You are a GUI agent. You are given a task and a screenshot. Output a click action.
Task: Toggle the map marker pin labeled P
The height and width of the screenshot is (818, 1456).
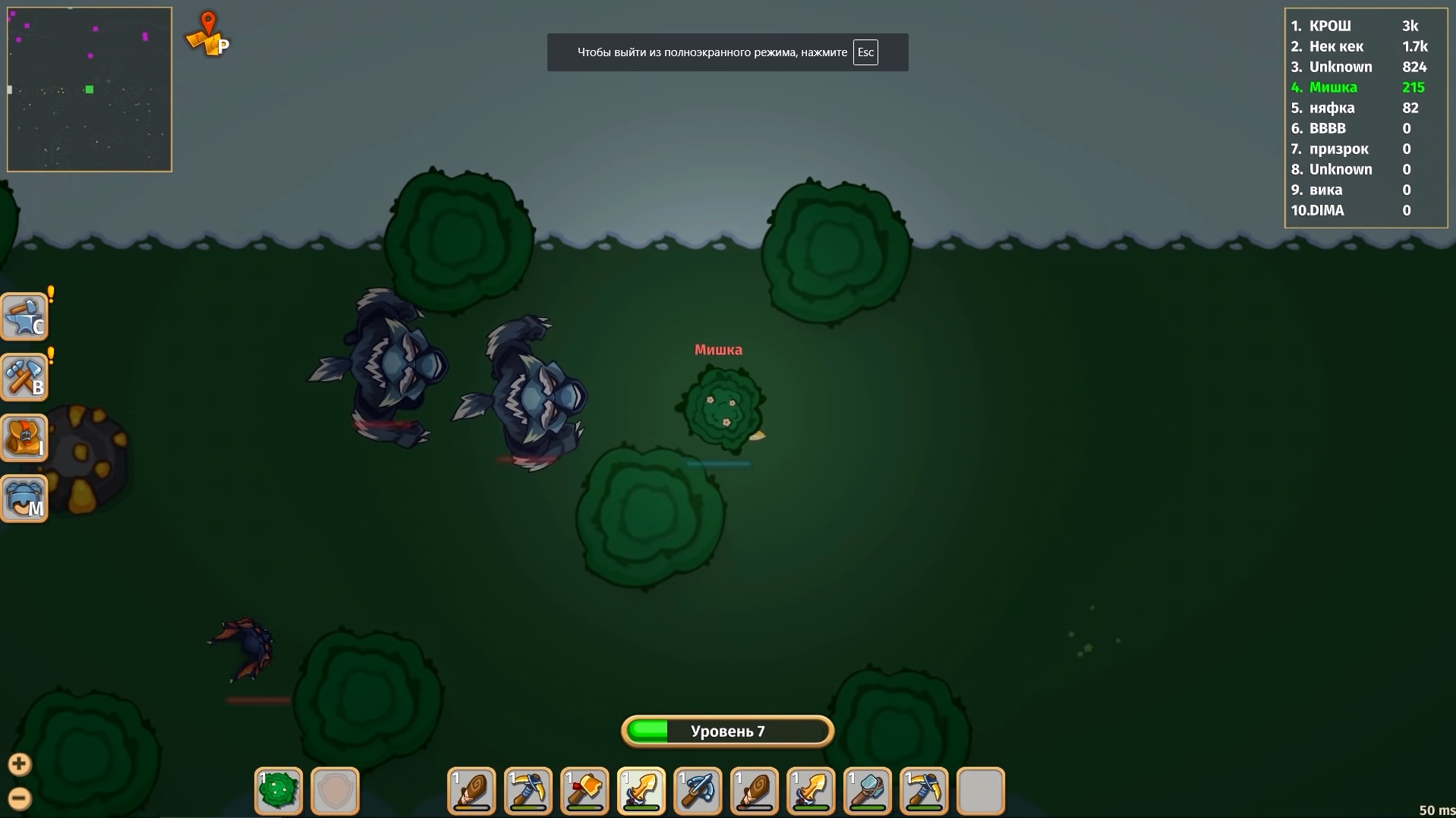[x=206, y=34]
